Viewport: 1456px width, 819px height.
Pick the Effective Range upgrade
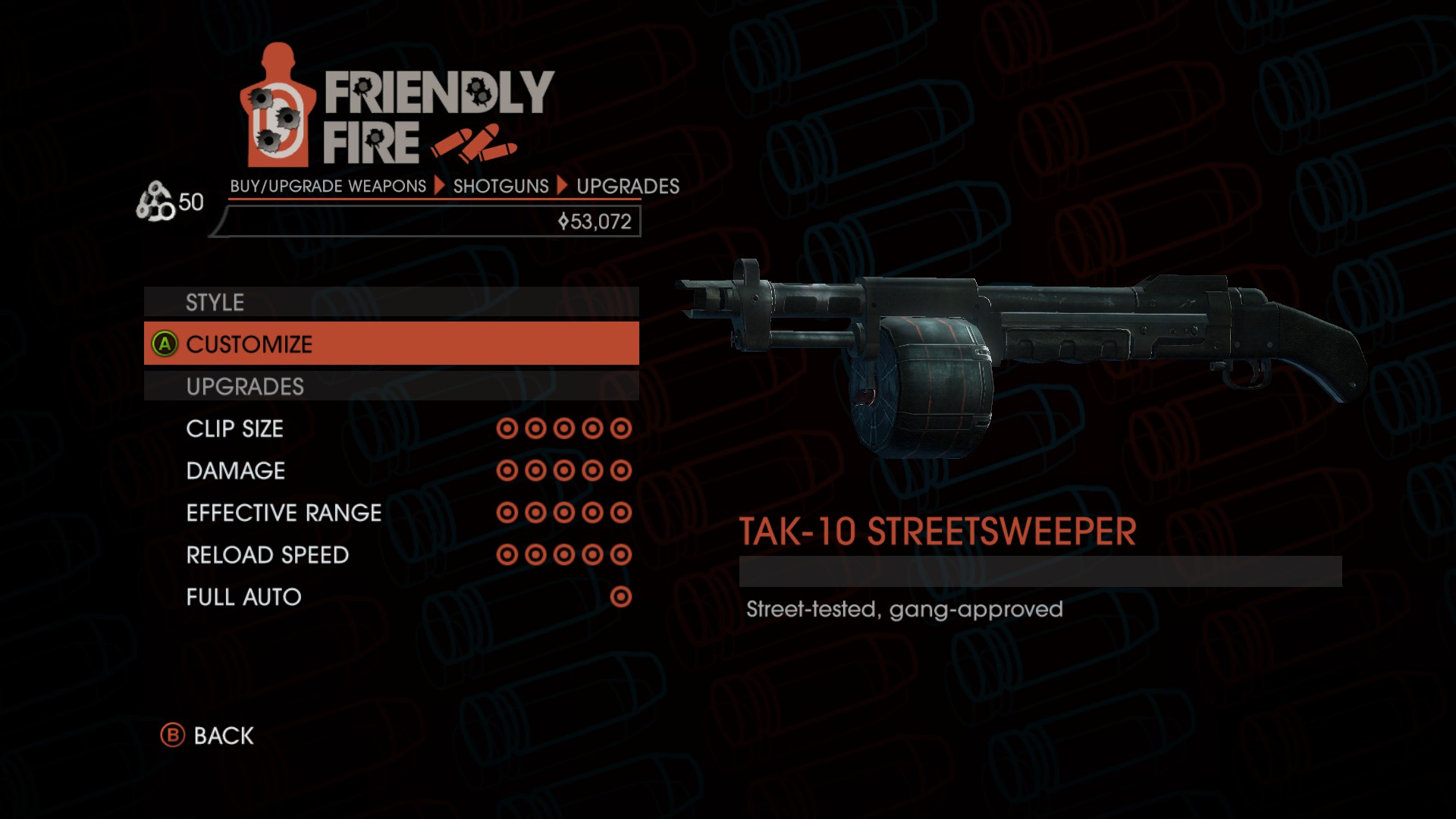[x=391, y=513]
